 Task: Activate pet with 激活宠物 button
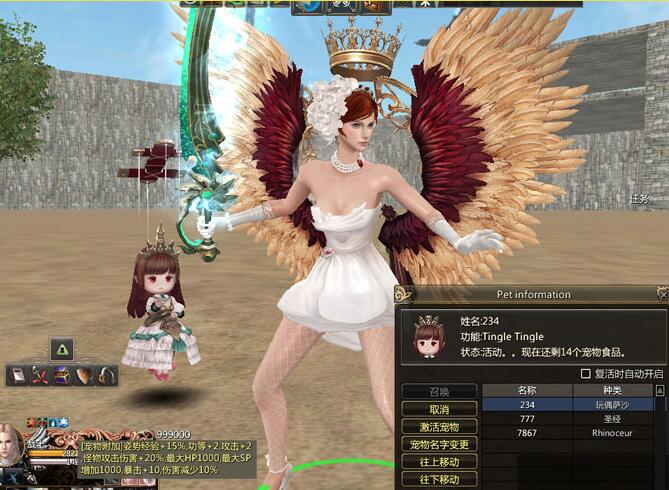[x=438, y=427]
